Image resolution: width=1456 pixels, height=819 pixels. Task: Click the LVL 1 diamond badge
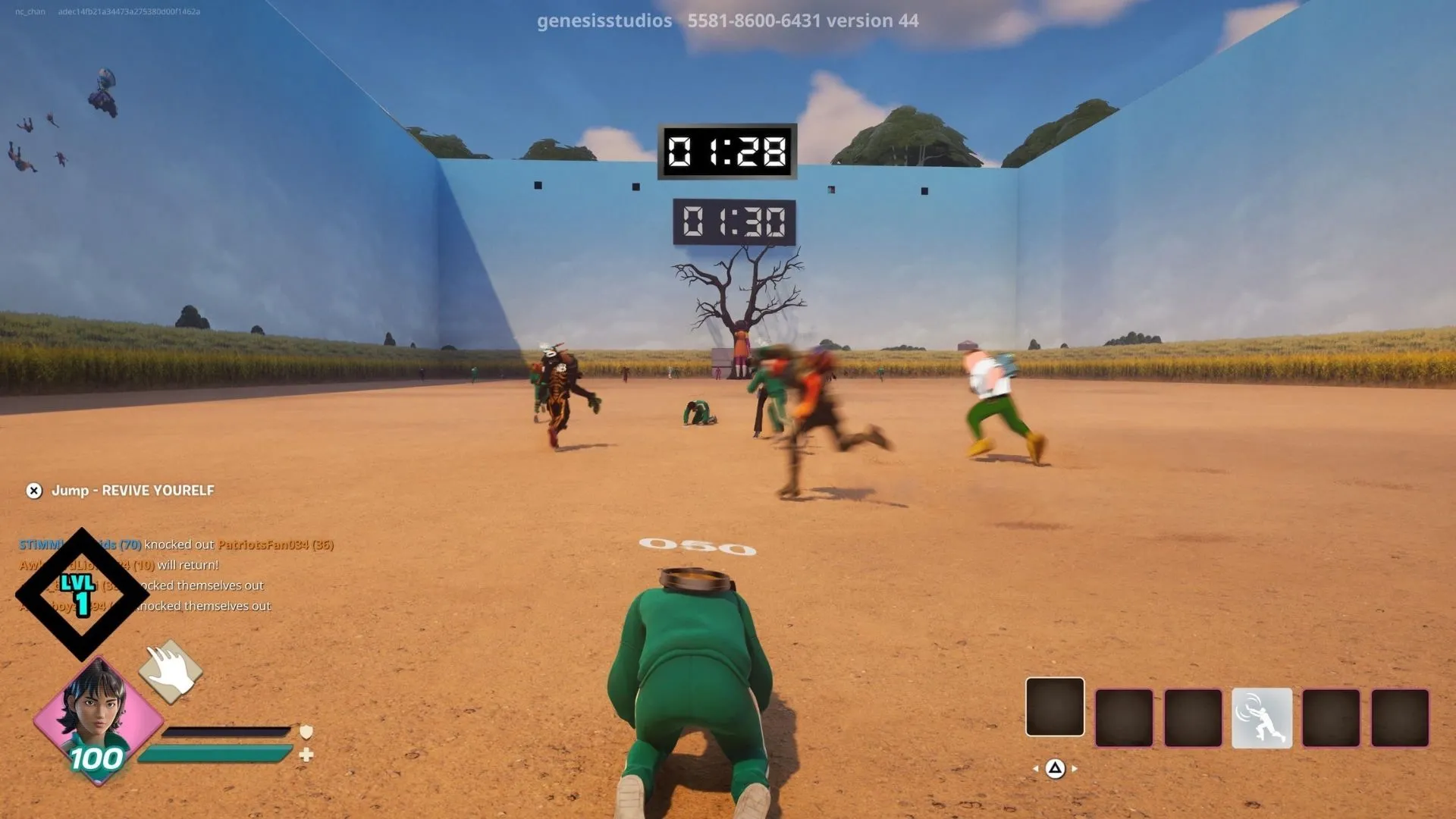[79, 593]
